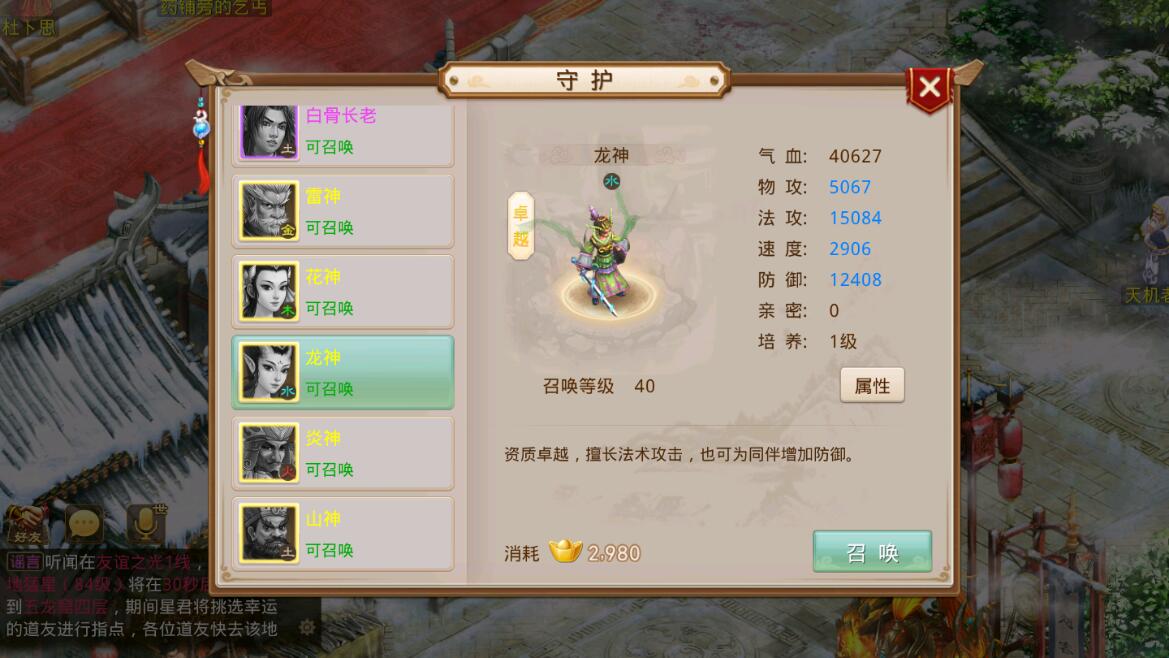Choose 山神 from the guardian list
Viewport: 1169px width, 658px height.
click(x=343, y=534)
